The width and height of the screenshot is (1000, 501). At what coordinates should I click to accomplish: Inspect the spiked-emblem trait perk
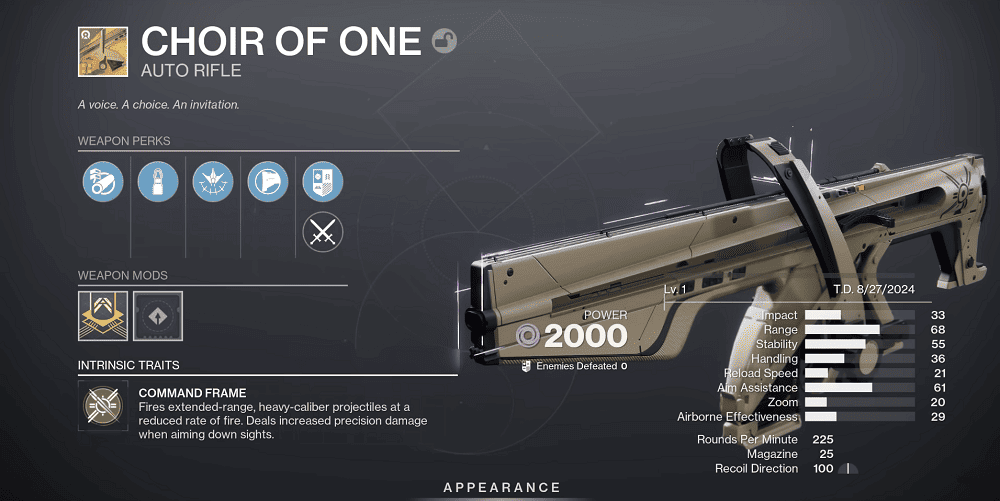(213, 182)
